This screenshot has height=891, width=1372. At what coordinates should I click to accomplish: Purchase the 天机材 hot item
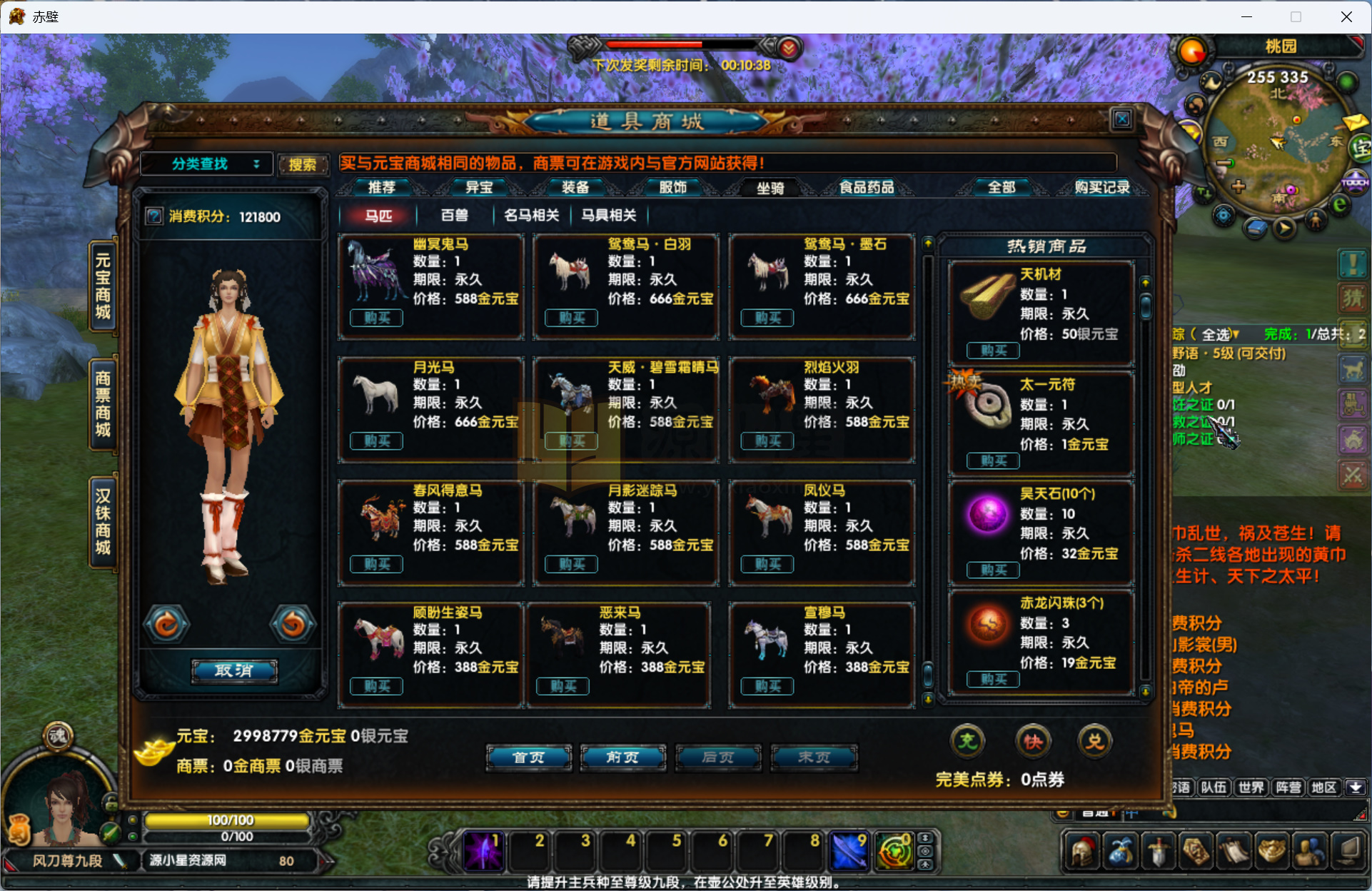tap(993, 351)
